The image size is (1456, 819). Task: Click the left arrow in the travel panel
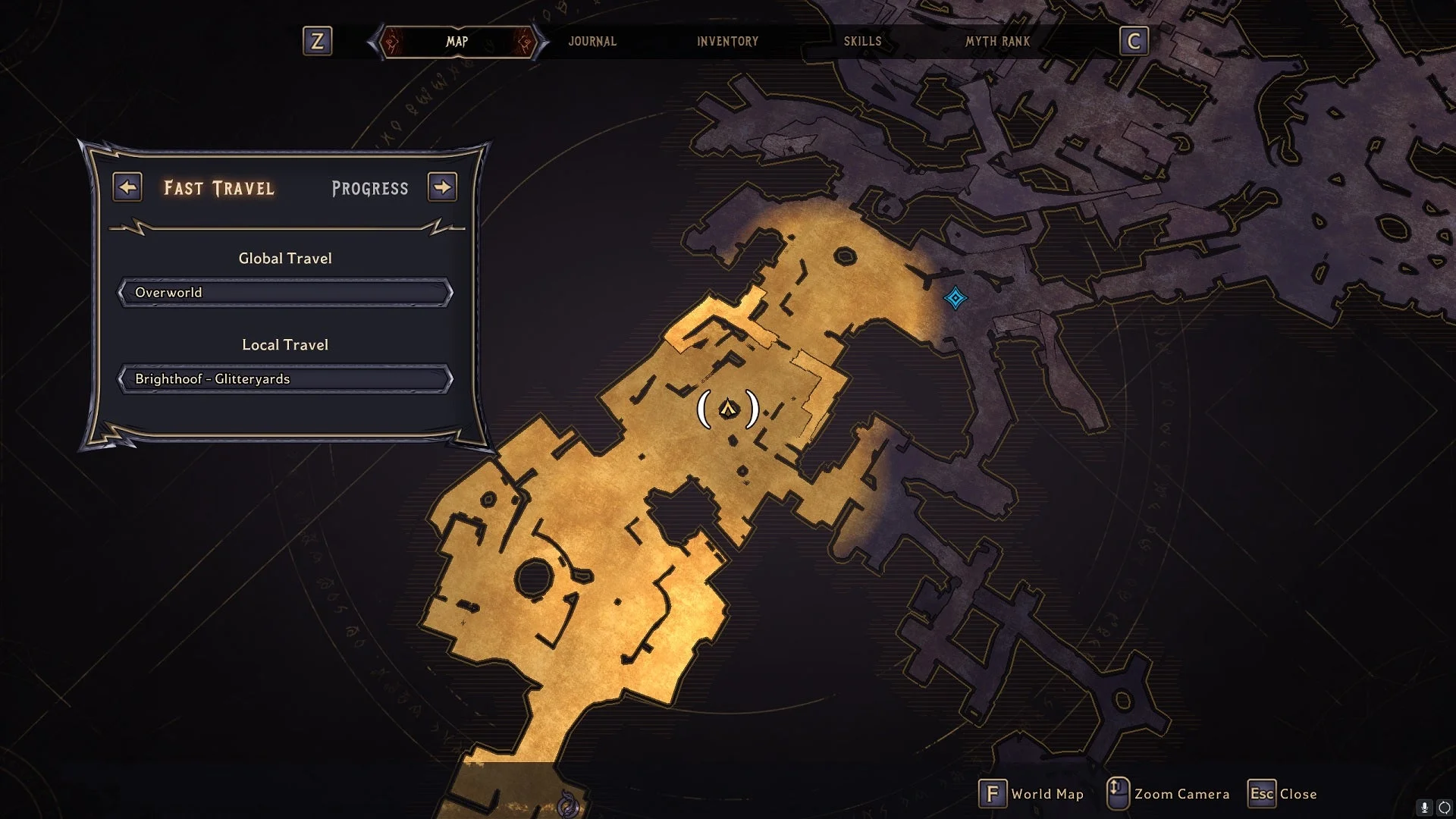coord(127,187)
